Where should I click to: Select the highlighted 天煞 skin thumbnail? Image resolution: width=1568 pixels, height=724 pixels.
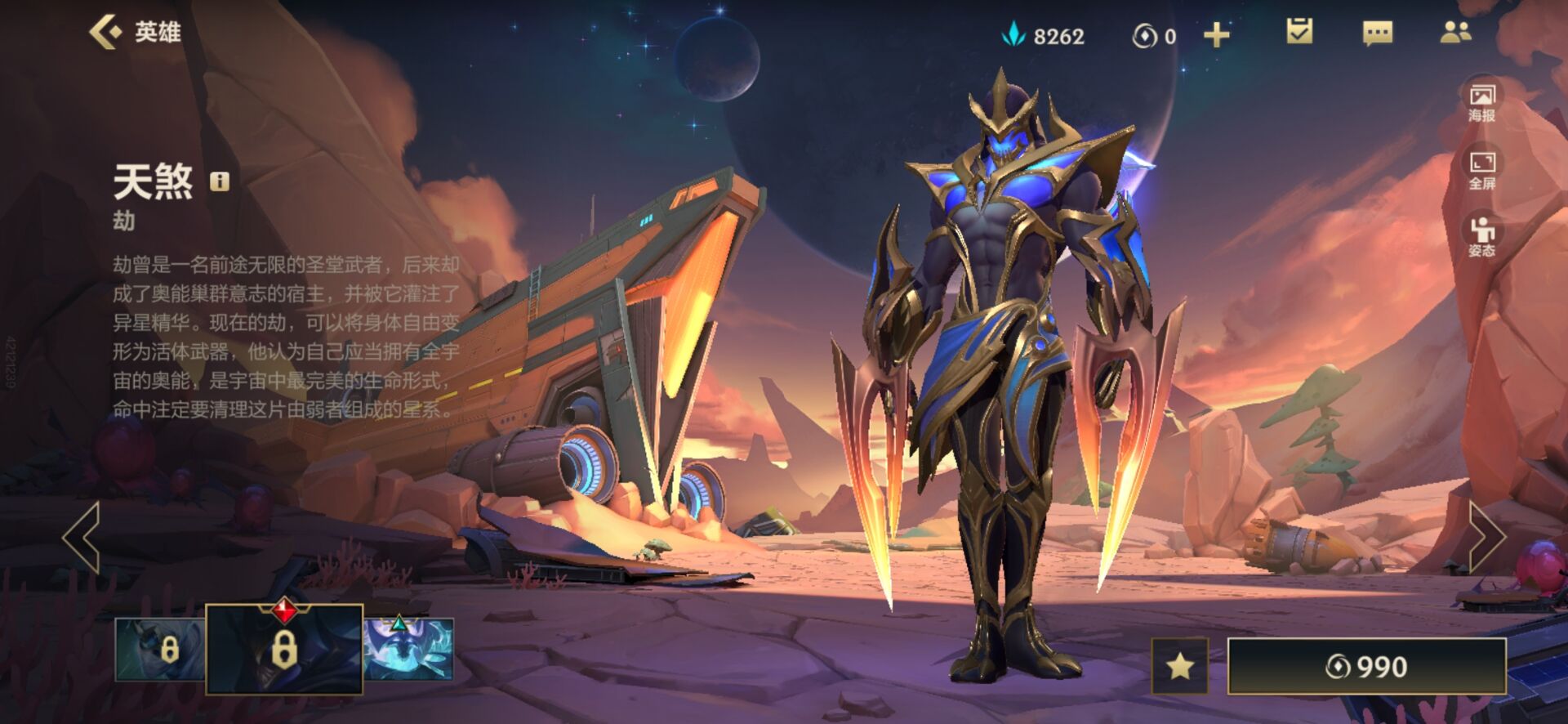283,650
